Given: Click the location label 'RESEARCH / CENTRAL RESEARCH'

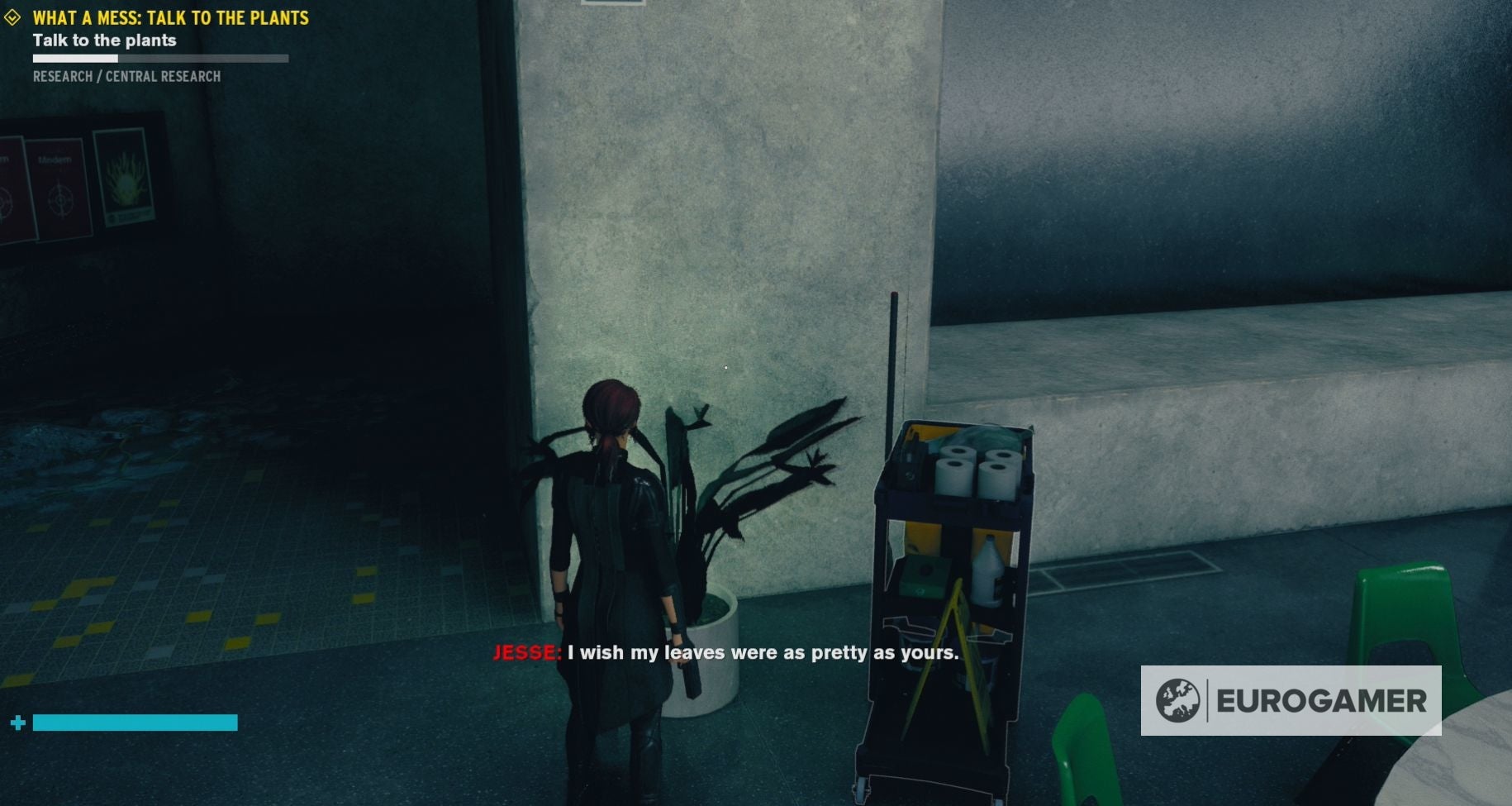Looking at the screenshot, I should pyautogui.click(x=126, y=76).
